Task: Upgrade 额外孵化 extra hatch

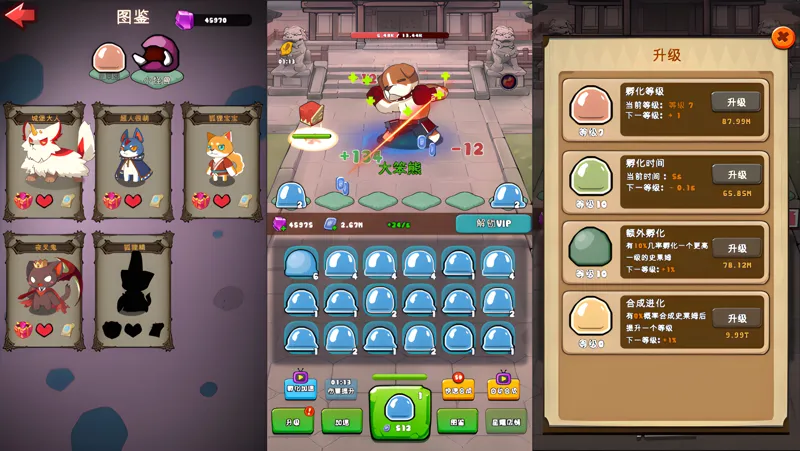Action: click(736, 248)
